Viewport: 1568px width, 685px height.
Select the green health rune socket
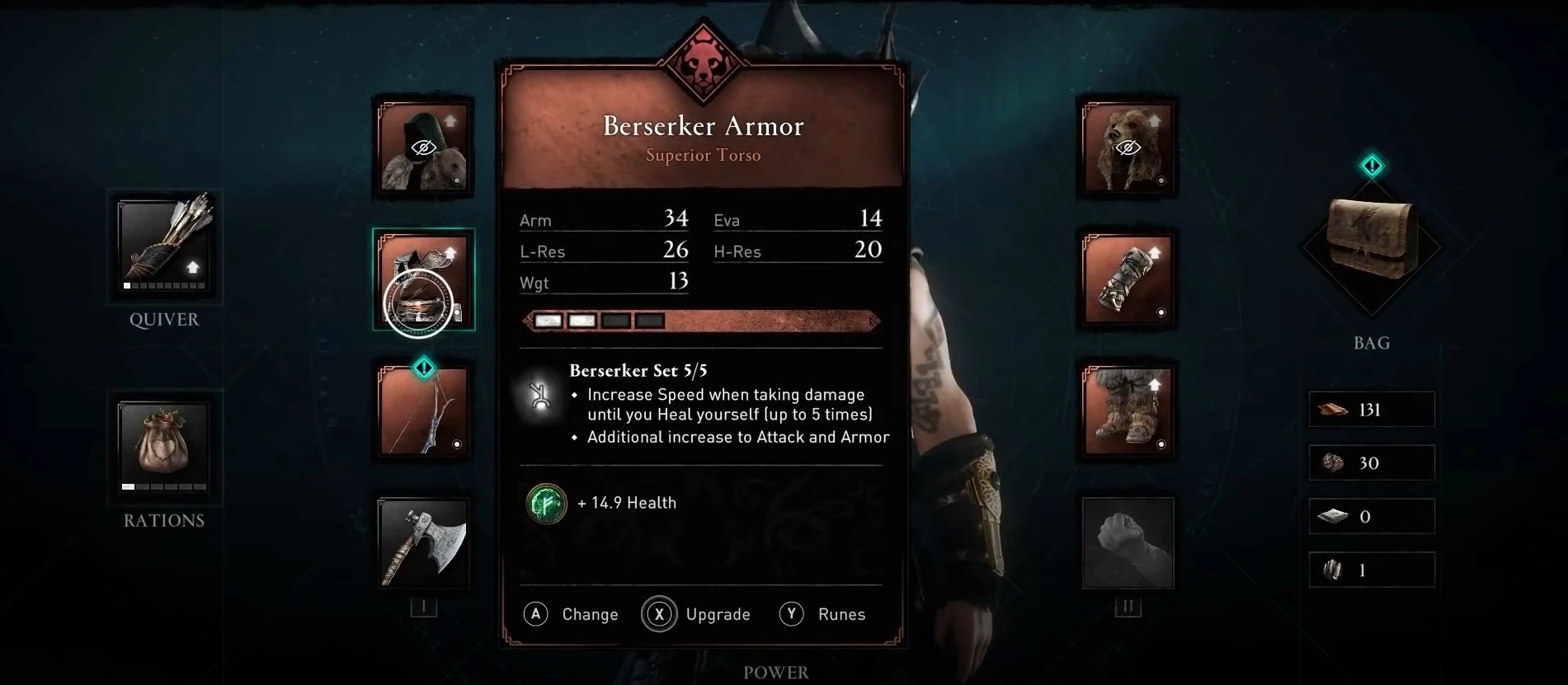(x=546, y=503)
